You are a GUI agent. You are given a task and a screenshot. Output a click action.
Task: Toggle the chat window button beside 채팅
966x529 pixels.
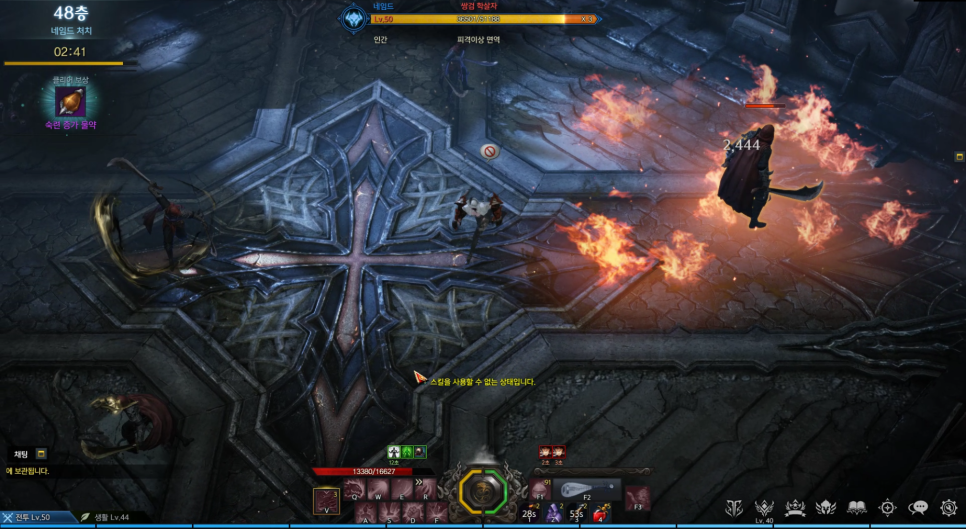click(41, 454)
